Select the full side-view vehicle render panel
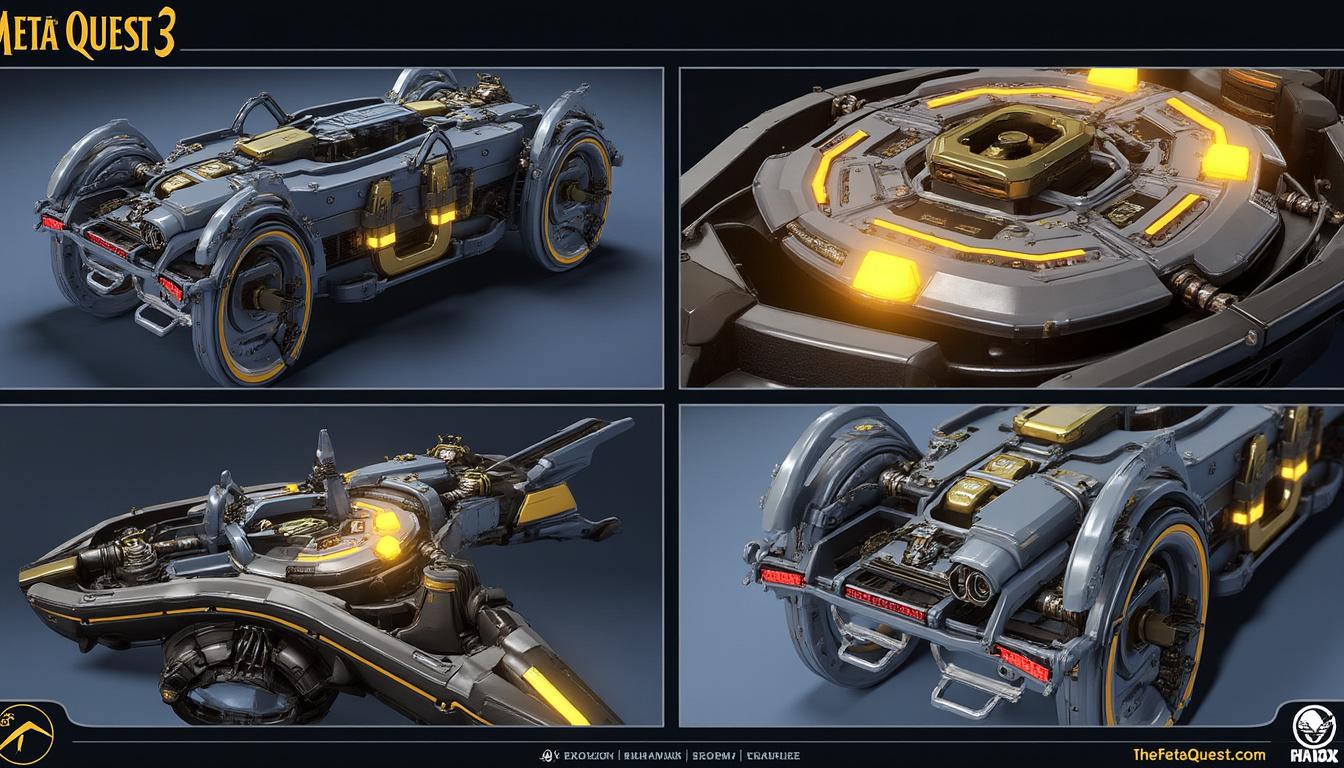The height and width of the screenshot is (768, 1344). tap(331, 227)
